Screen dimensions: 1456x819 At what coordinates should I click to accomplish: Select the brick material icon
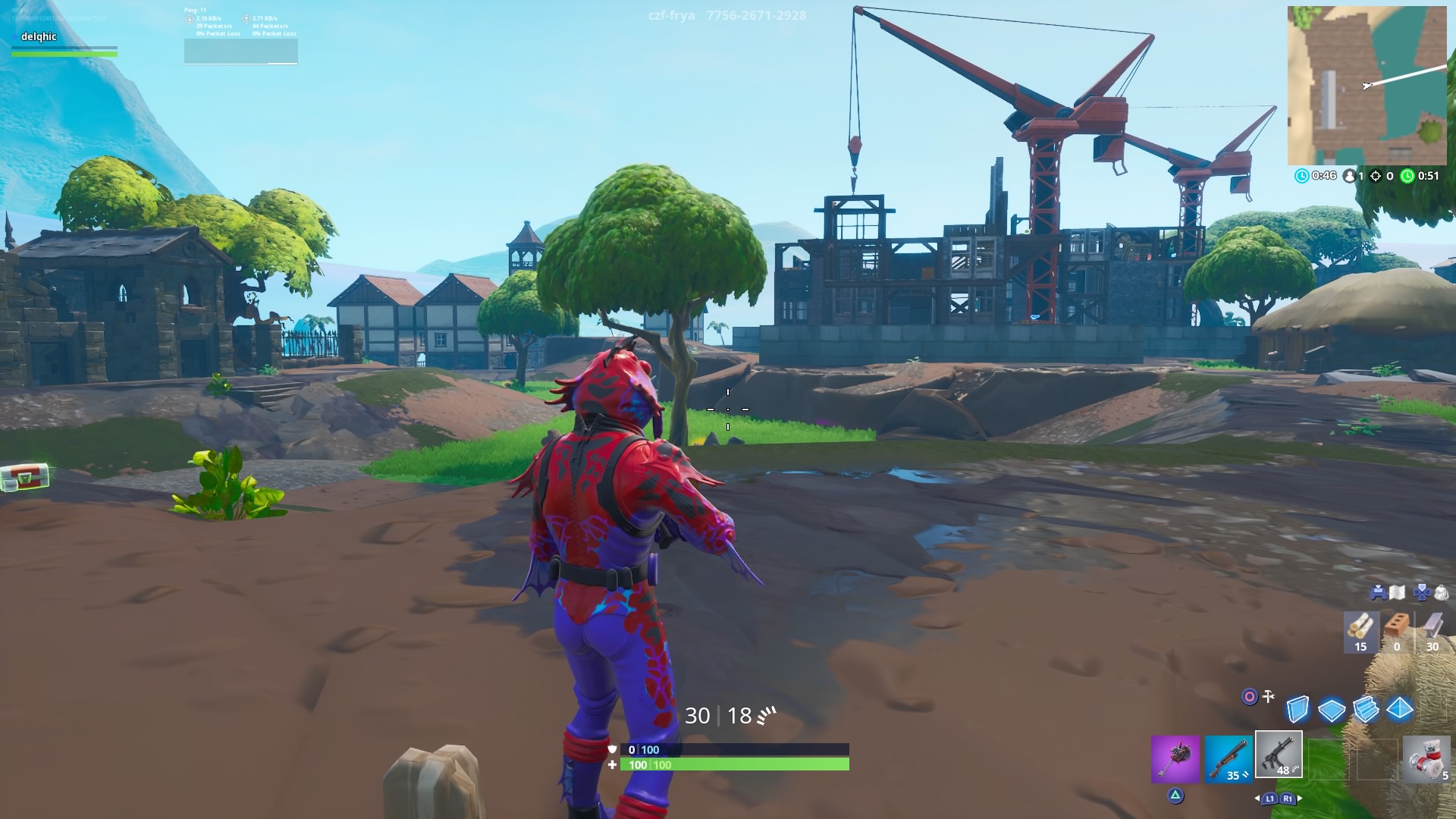click(x=1397, y=623)
